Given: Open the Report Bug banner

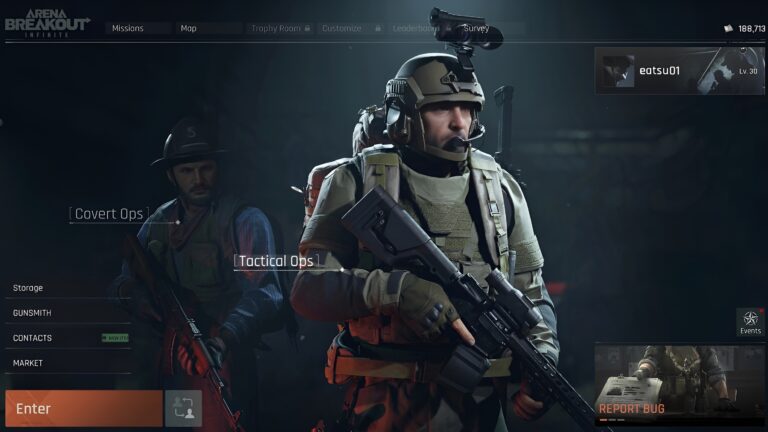Looking at the screenshot, I should [680, 385].
